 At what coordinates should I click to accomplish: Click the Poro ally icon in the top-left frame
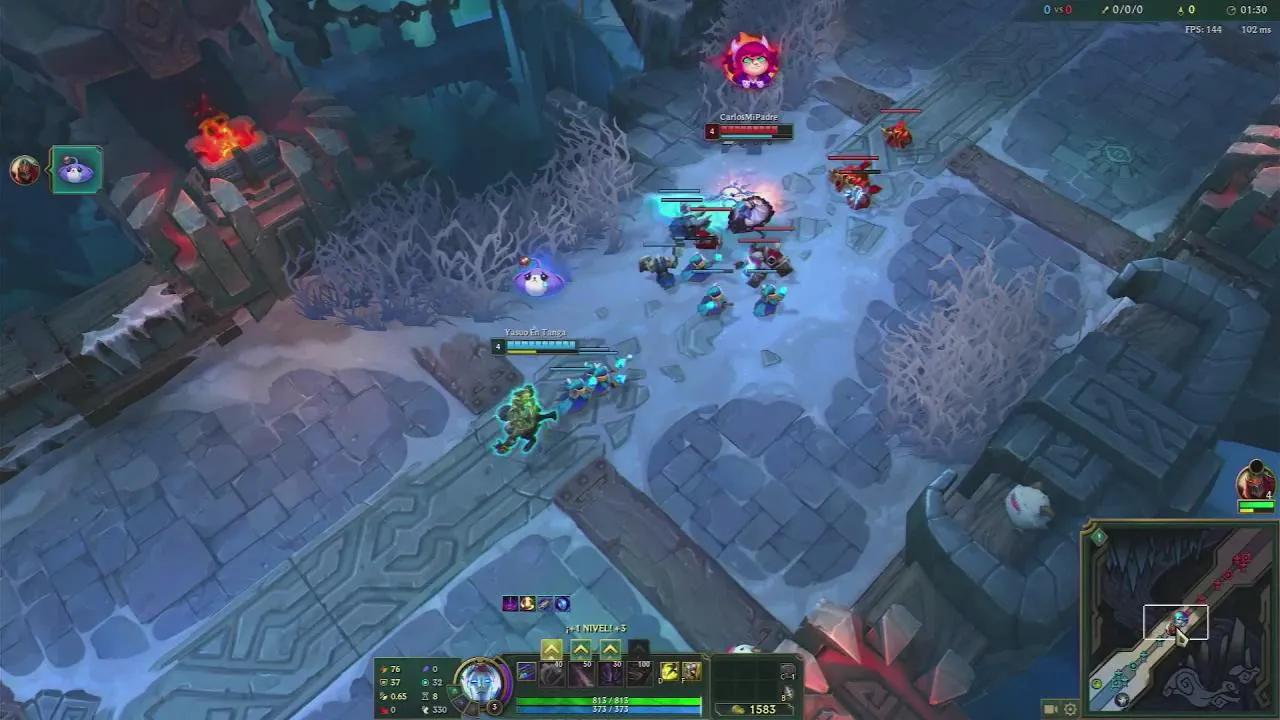click(x=76, y=170)
